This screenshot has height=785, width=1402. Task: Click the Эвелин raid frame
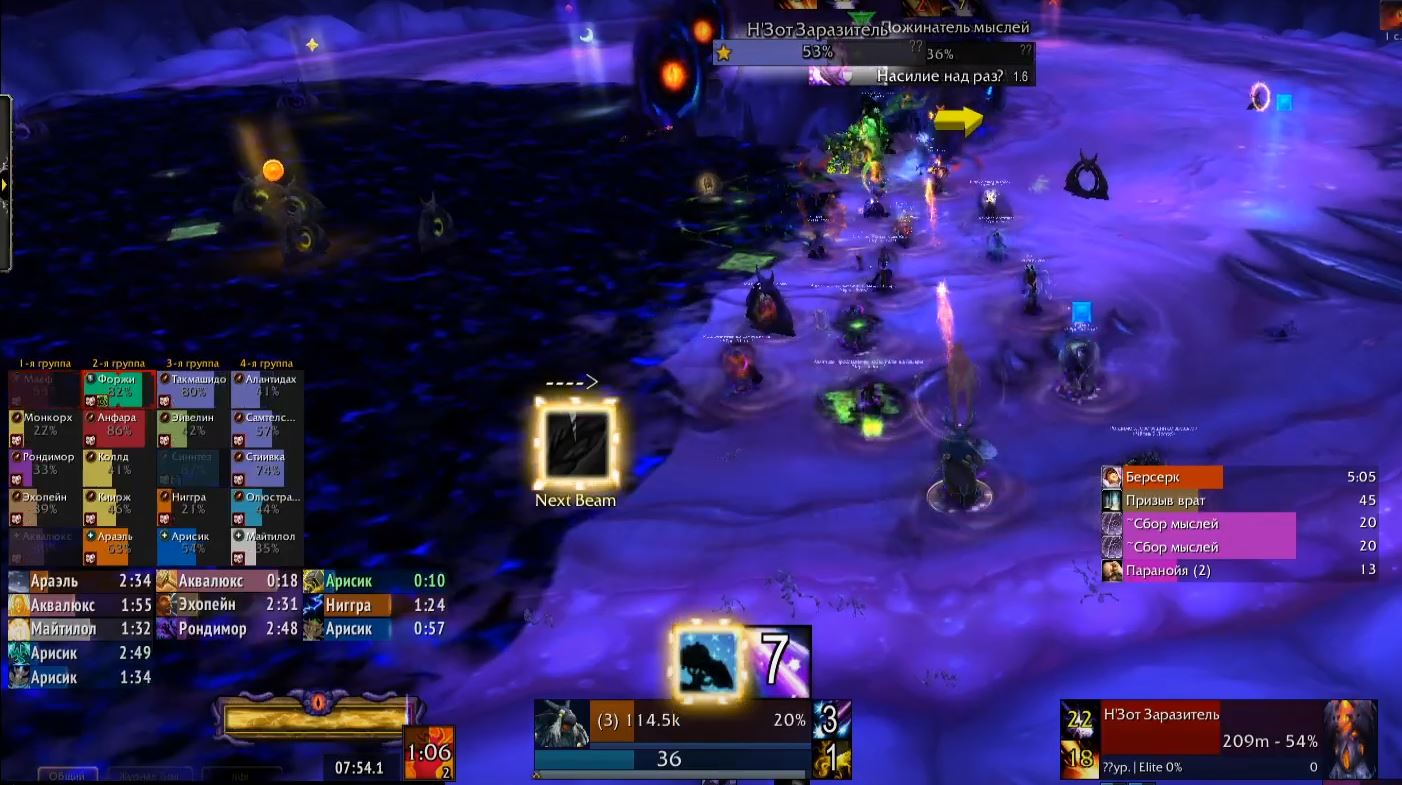click(x=193, y=427)
